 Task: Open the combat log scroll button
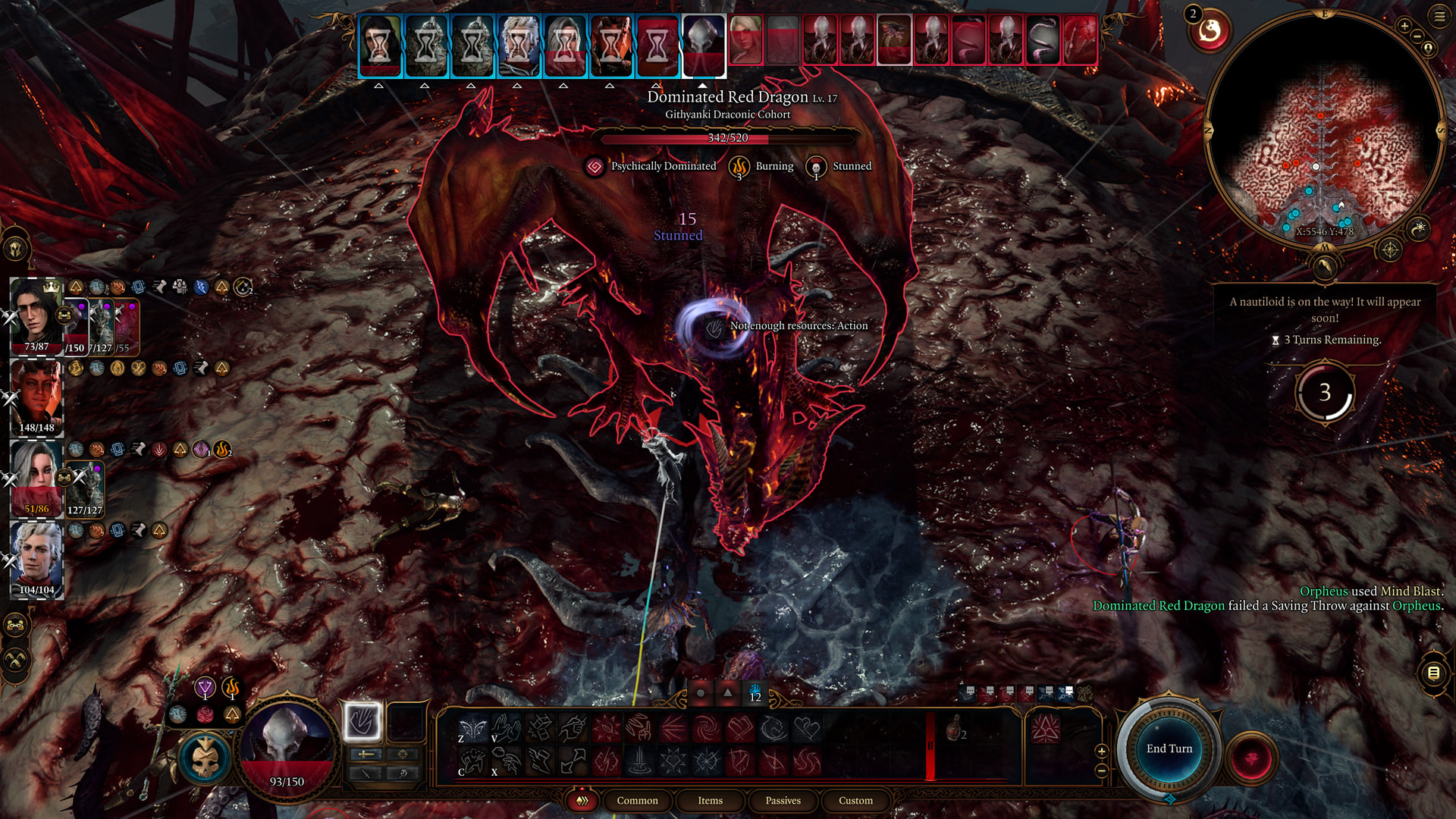1433,673
